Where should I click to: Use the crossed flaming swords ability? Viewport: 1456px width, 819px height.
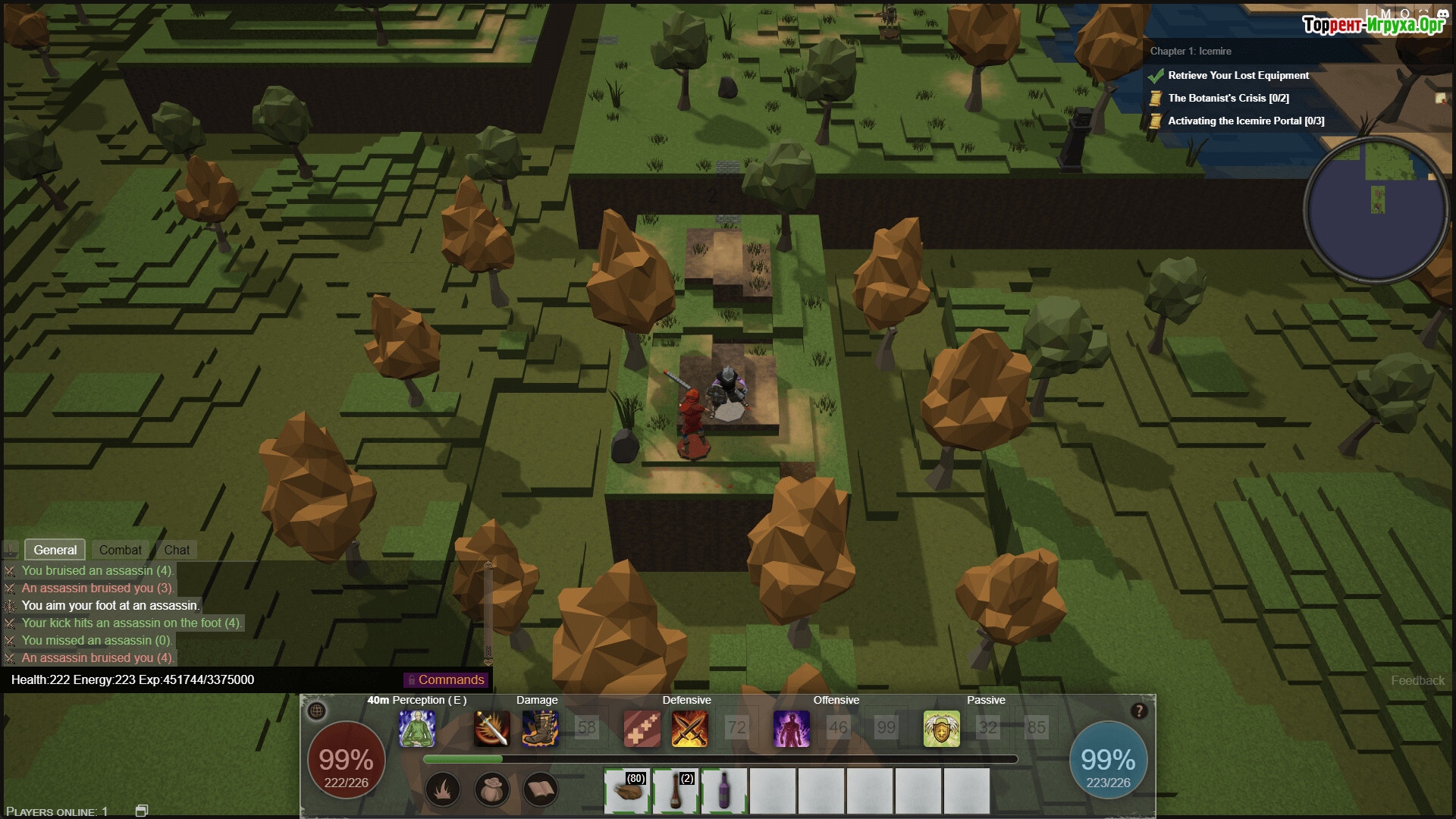point(689,729)
